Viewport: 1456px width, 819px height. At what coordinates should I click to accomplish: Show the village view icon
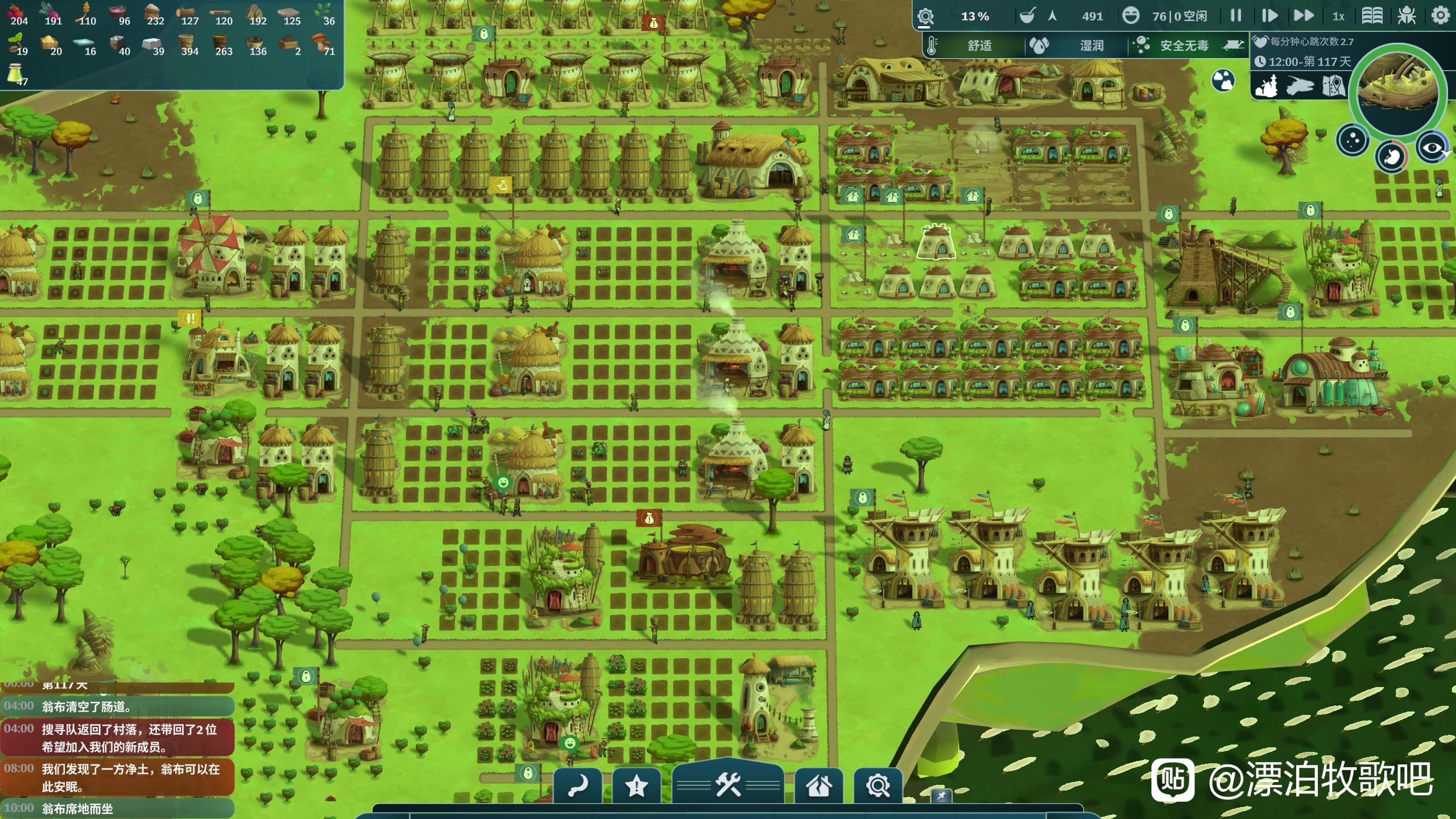(1267, 86)
